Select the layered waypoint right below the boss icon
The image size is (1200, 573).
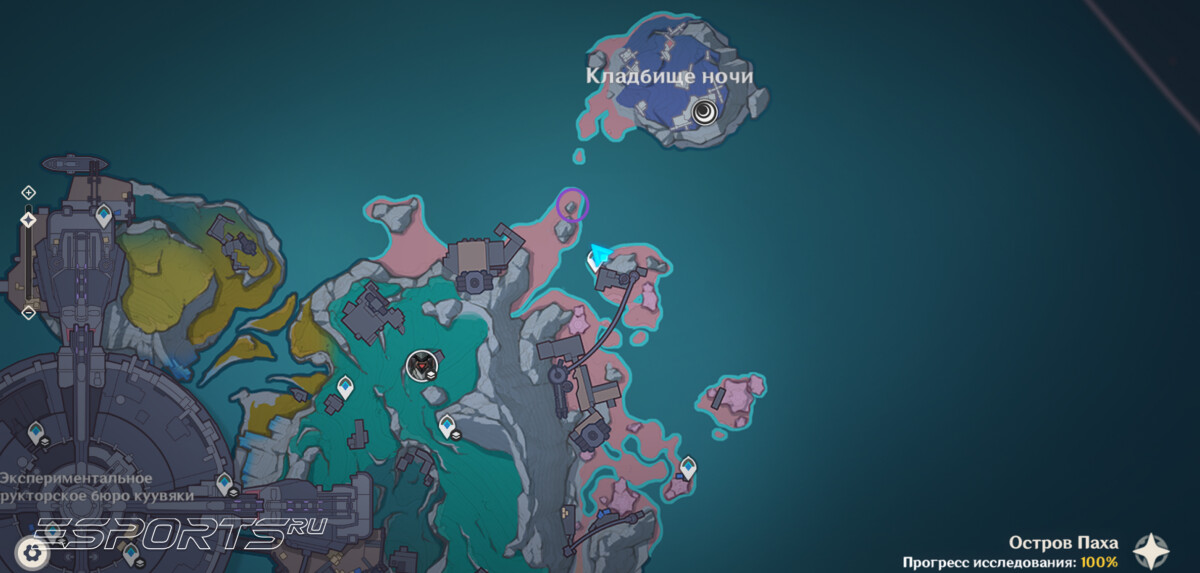(447, 427)
